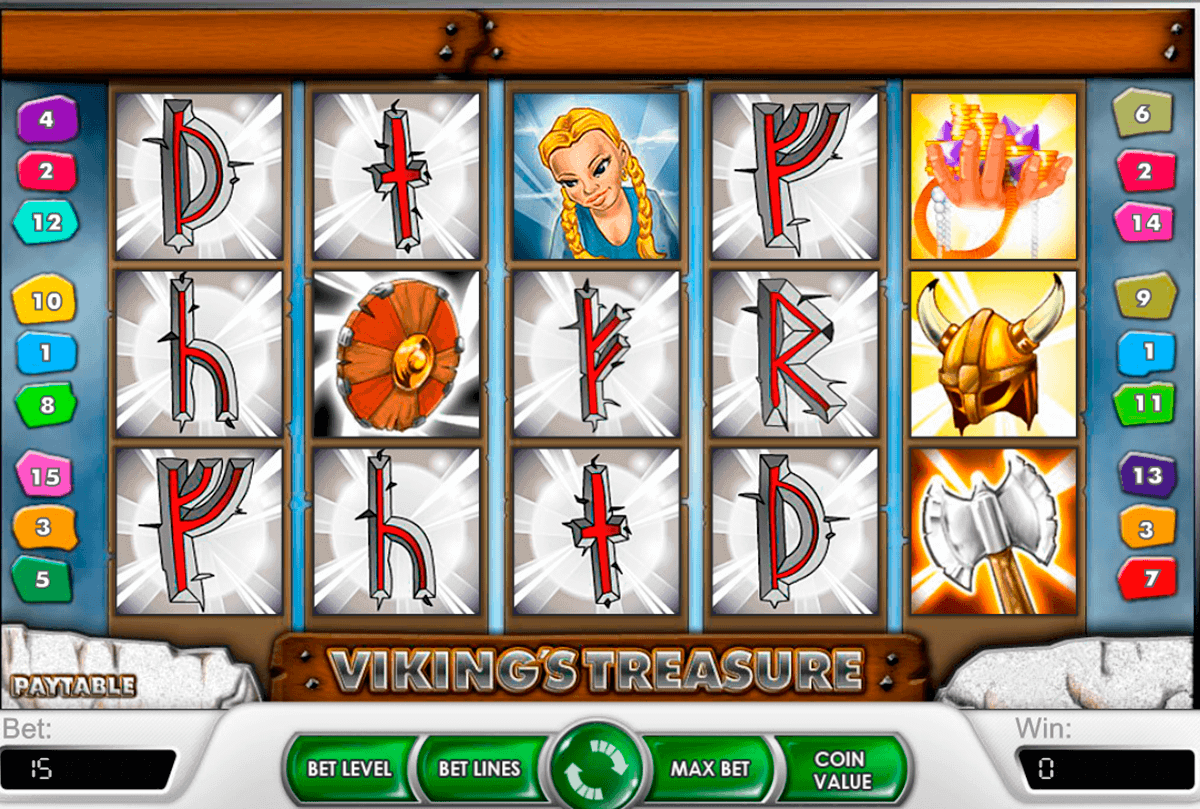Change the BET LINES
Image resolution: width=1200 pixels, height=809 pixels.
[480, 769]
